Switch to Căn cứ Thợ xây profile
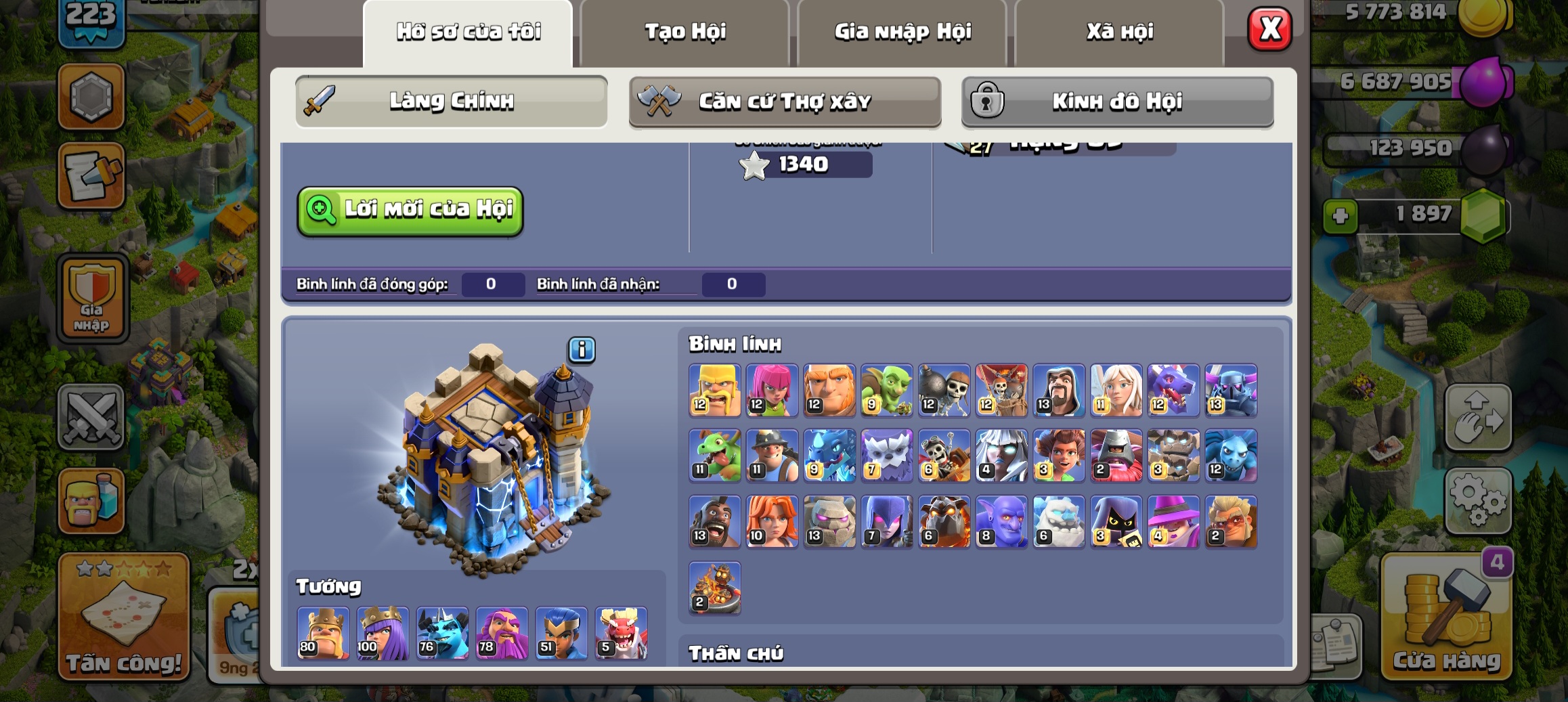Screen dimensions: 1568x702 coord(785,102)
